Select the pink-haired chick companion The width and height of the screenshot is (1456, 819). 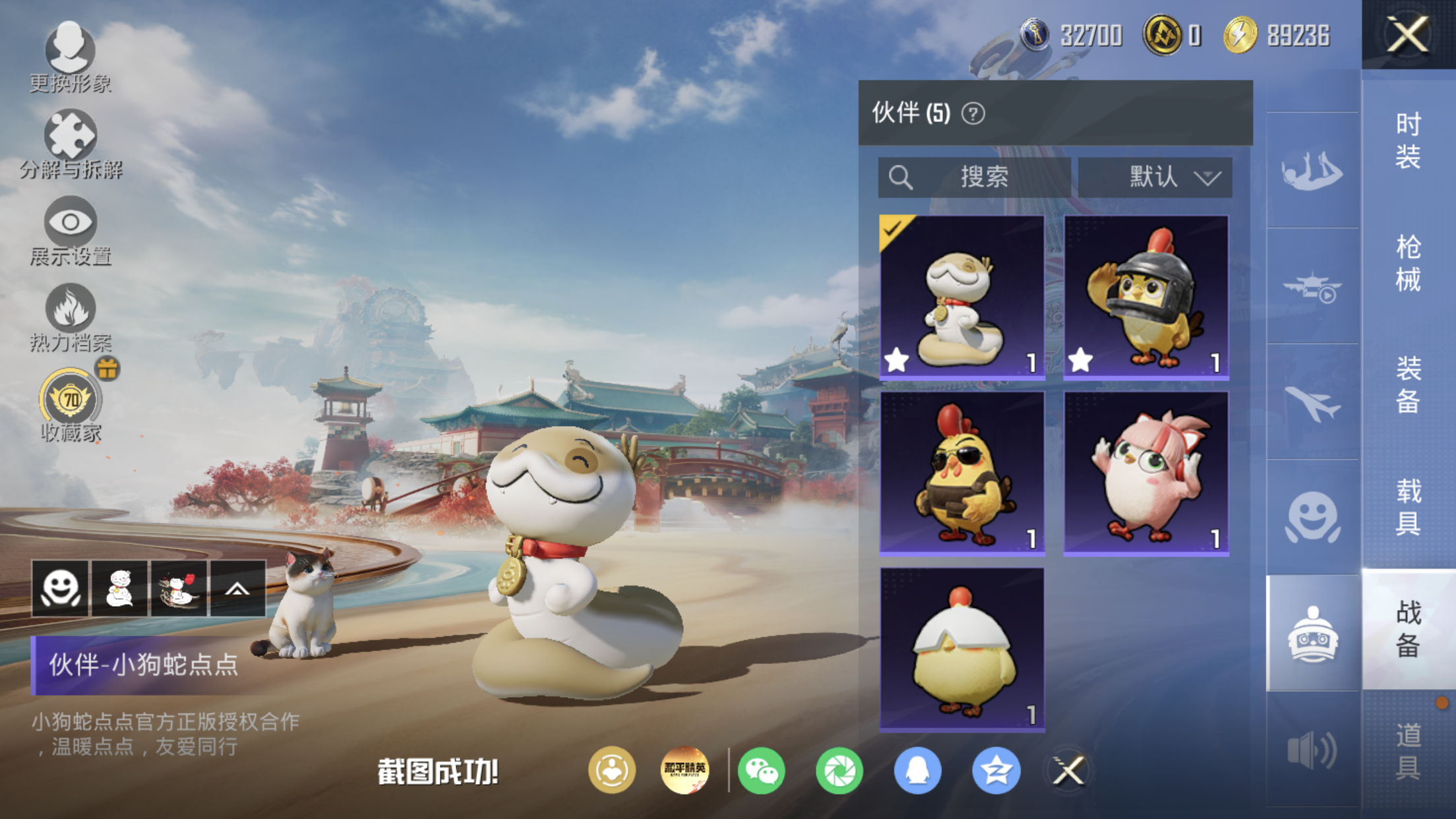[x=1146, y=473]
